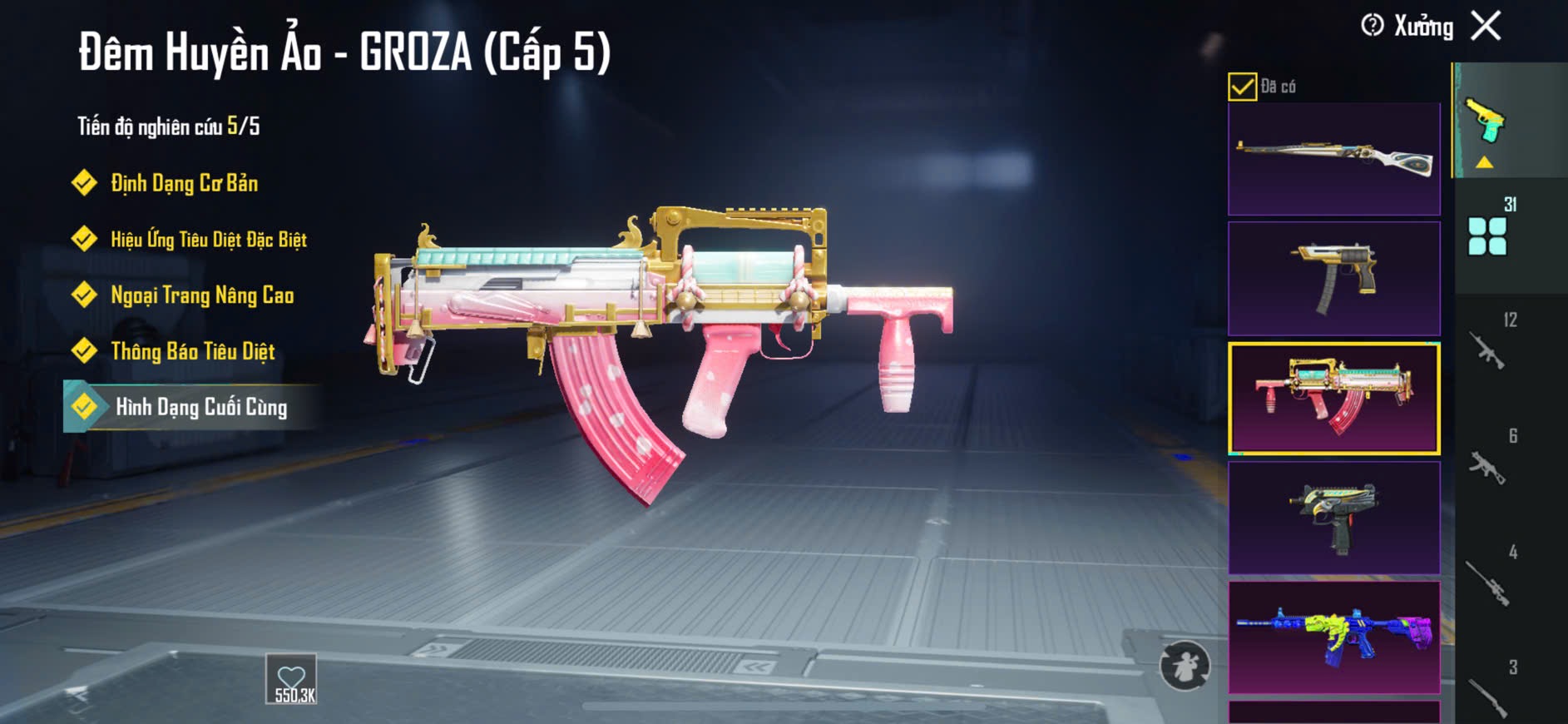This screenshot has width=1568, height=724.
Task: Tap the round character preview icon
Action: point(1185,665)
